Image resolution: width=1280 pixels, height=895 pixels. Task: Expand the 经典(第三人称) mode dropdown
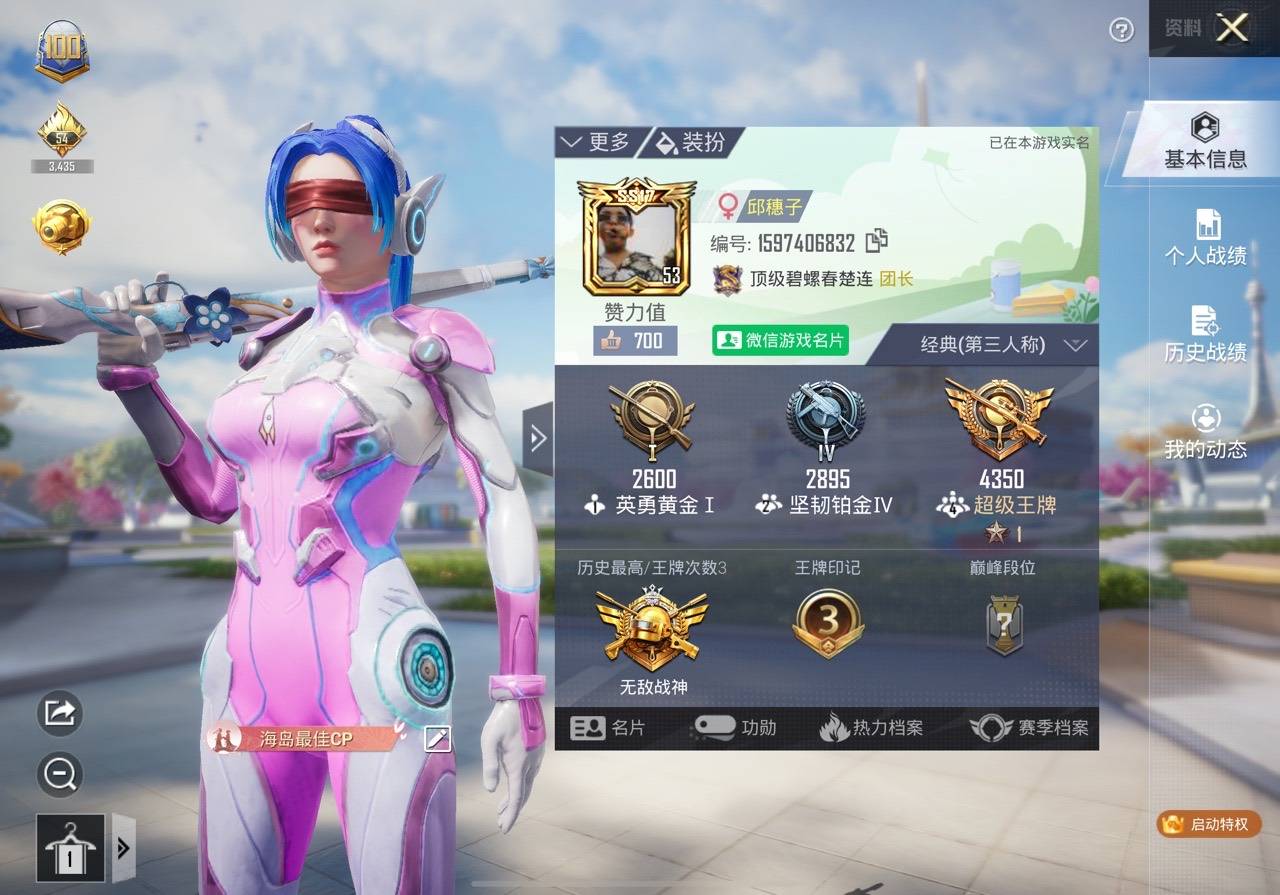click(x=1002, y=345)
